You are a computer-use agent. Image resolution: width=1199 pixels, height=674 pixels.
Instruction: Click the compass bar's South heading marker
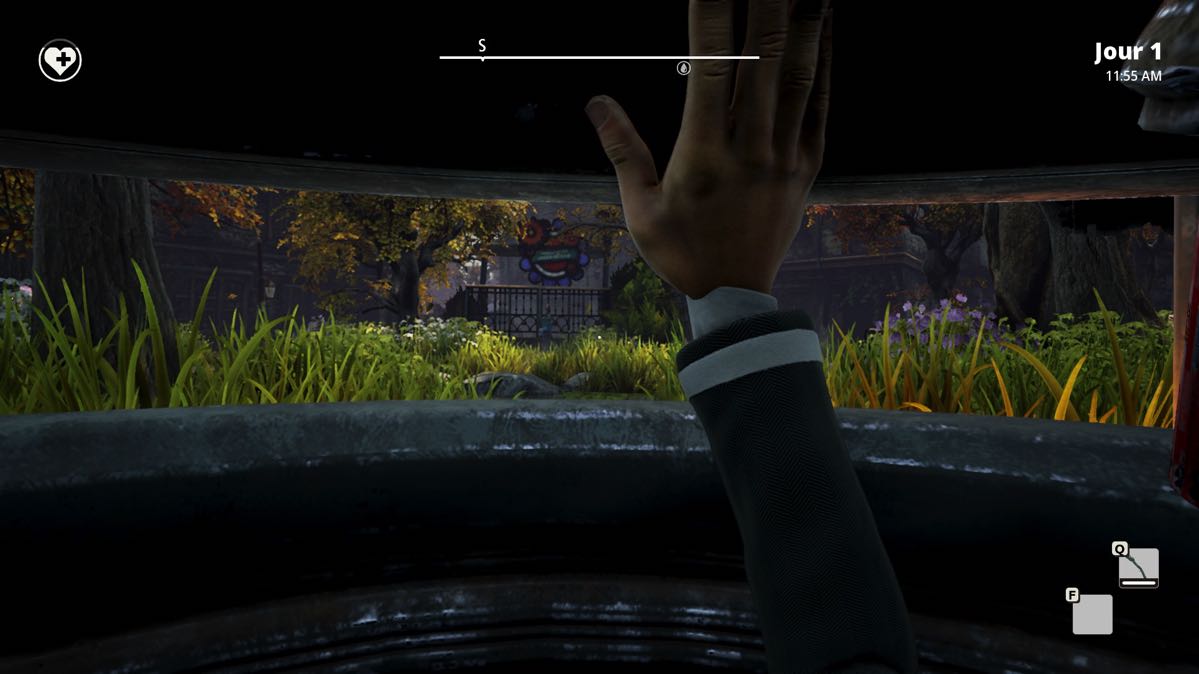click(x=482, y=47)
